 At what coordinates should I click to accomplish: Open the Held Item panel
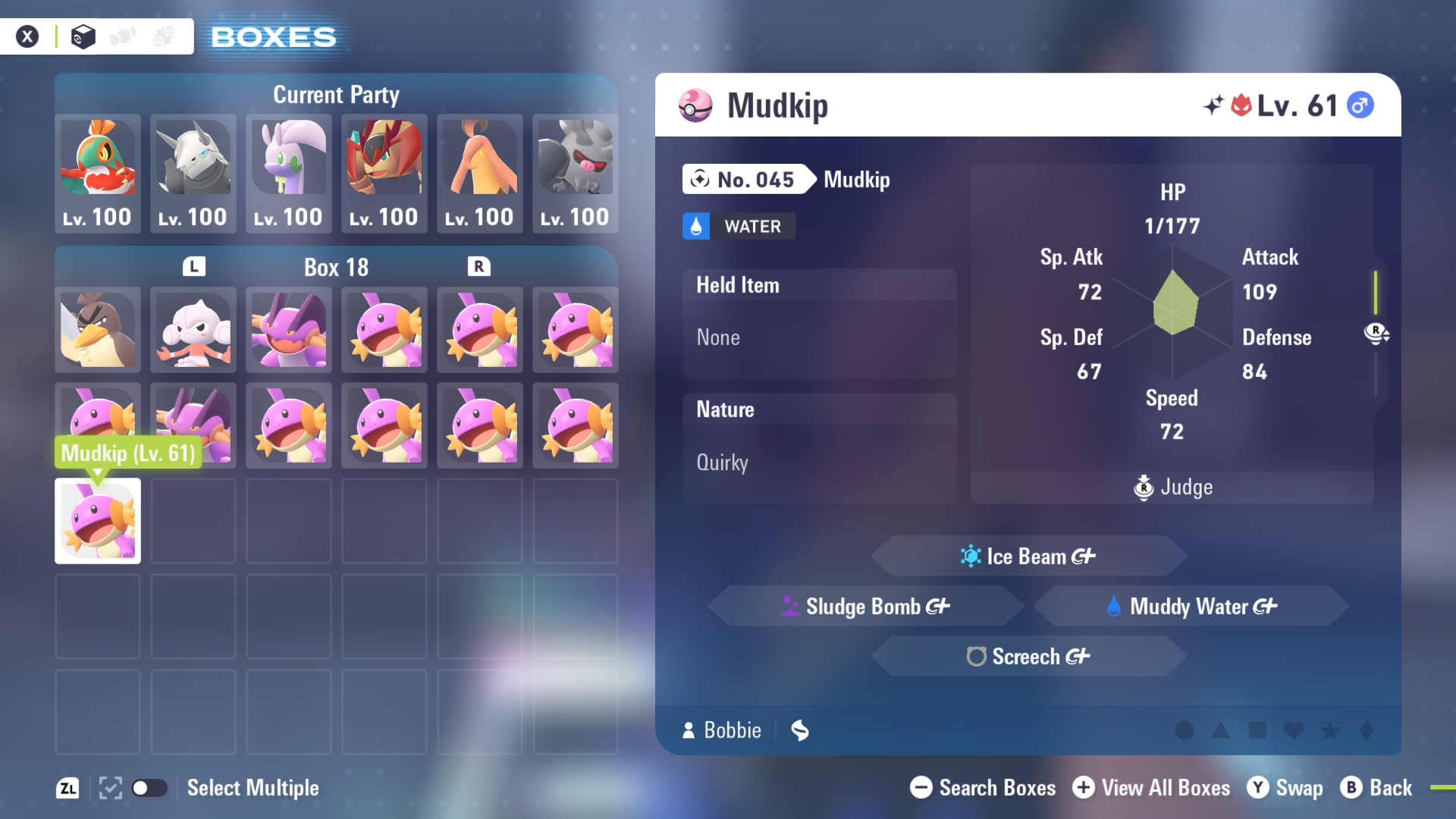[x=819, y=323]
